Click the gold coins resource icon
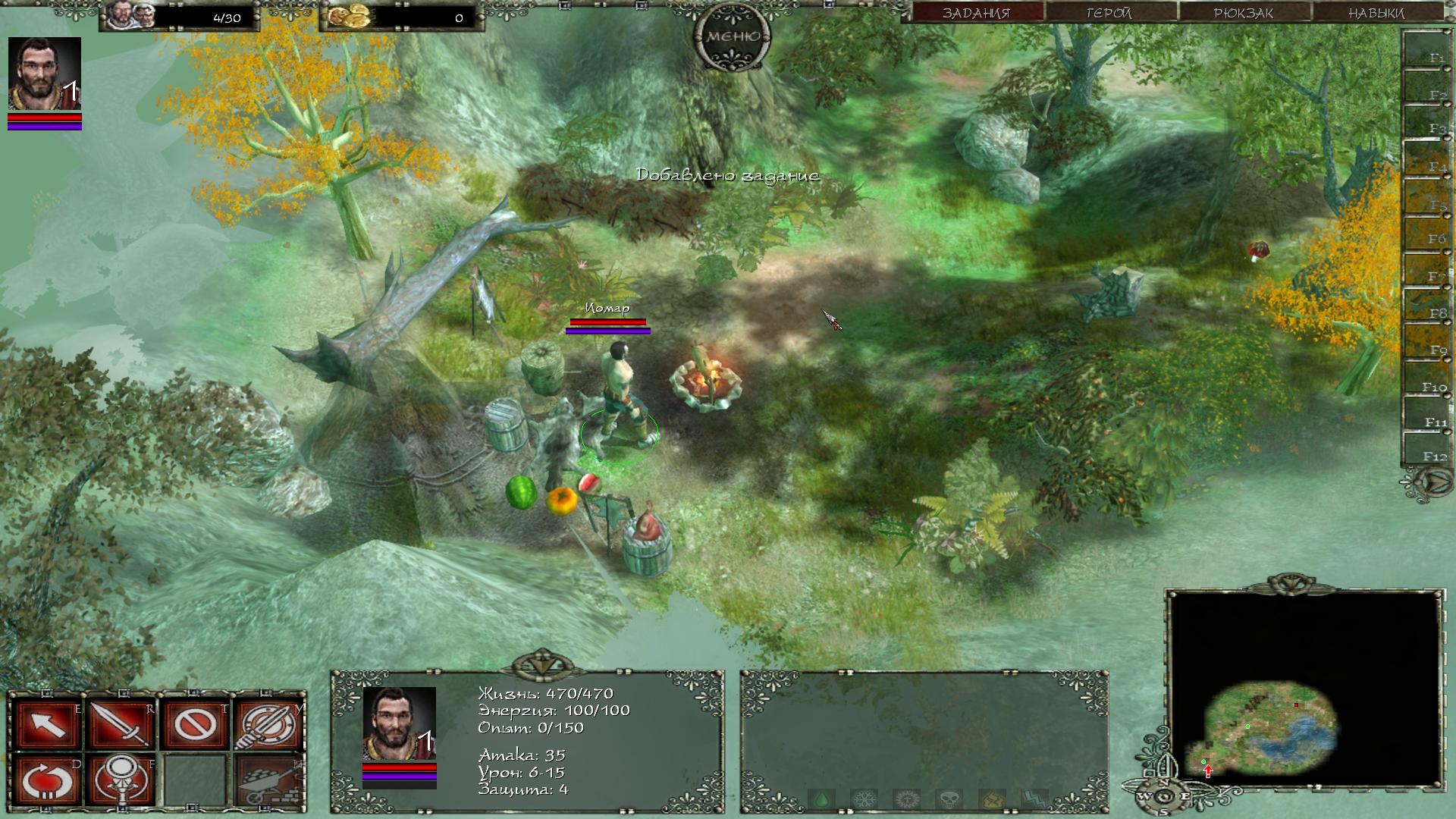The width and height of the screenshot is (1456, 819). point(350,16)
